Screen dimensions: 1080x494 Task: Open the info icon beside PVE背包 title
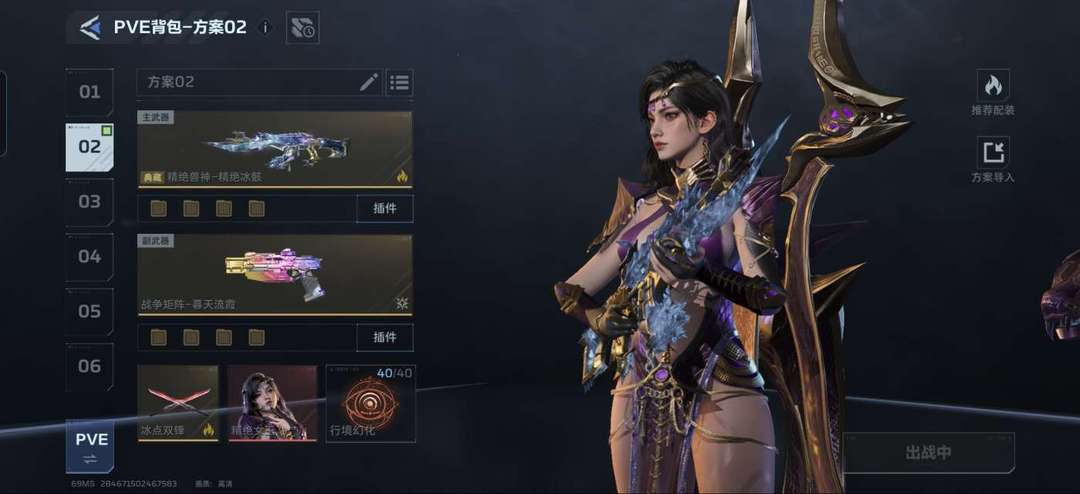pos(265,28)
